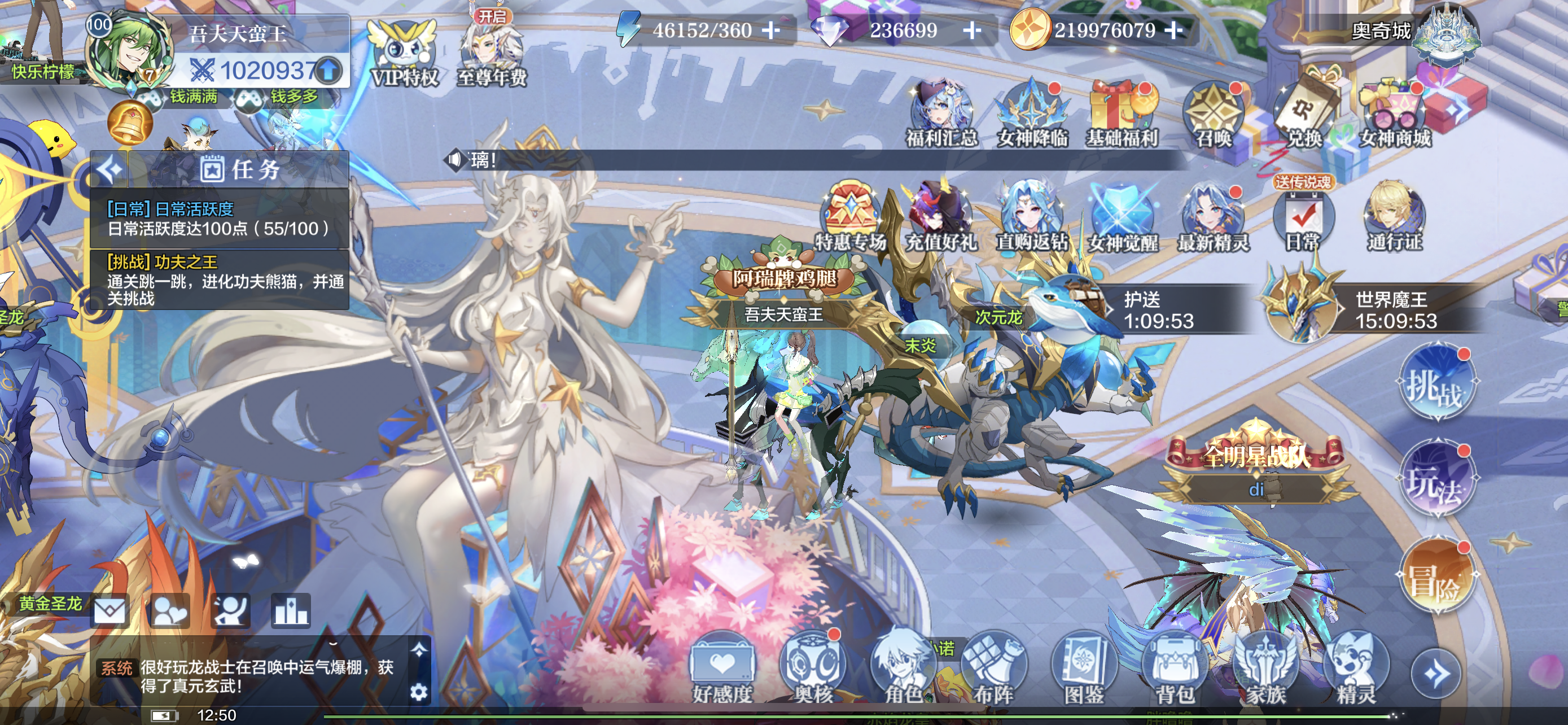The image size is (1568, 725).
Task: Open the VIP特权 privileges icon
Action: click(404, 54)
